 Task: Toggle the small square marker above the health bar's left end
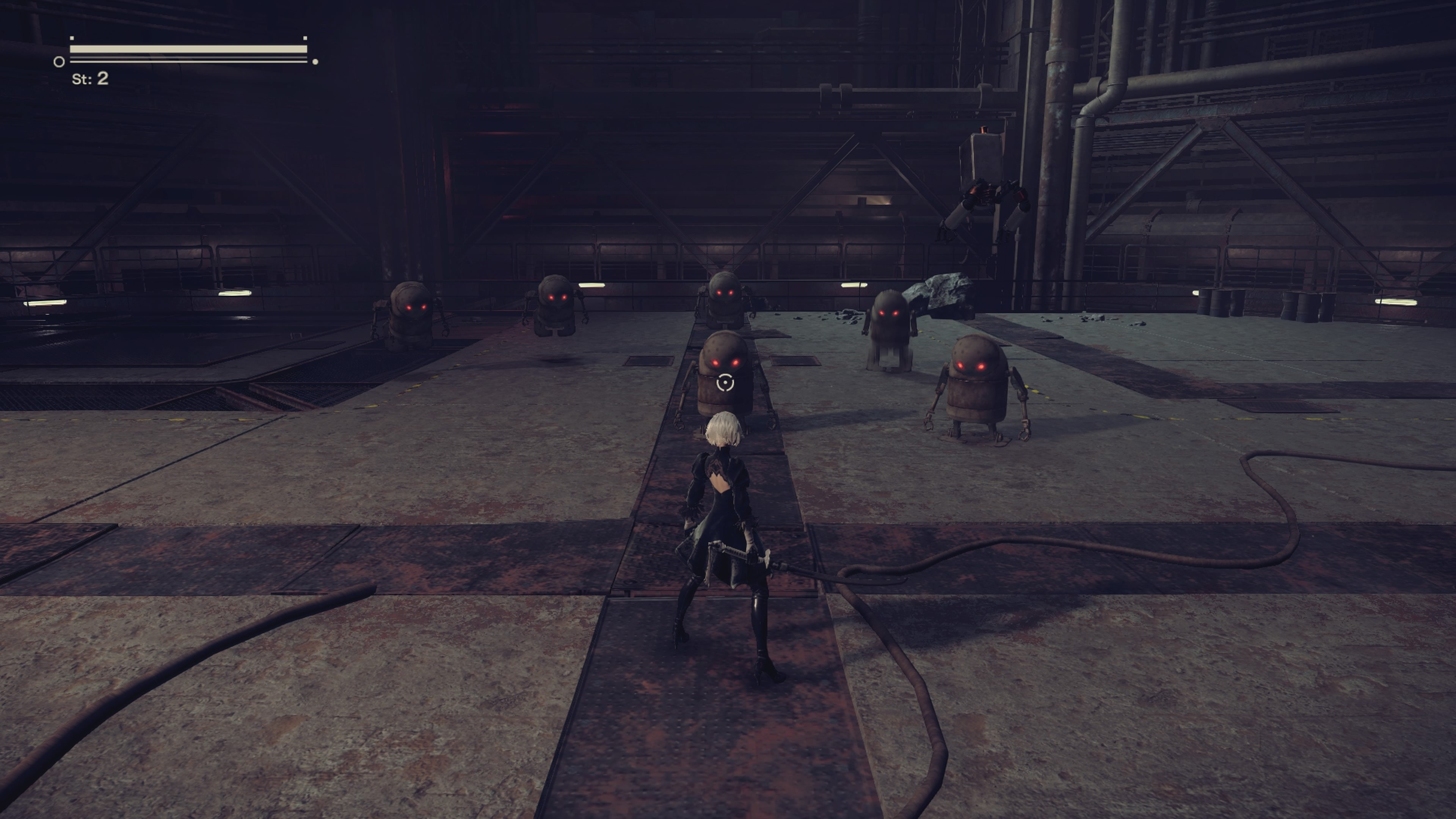[71, 39]
